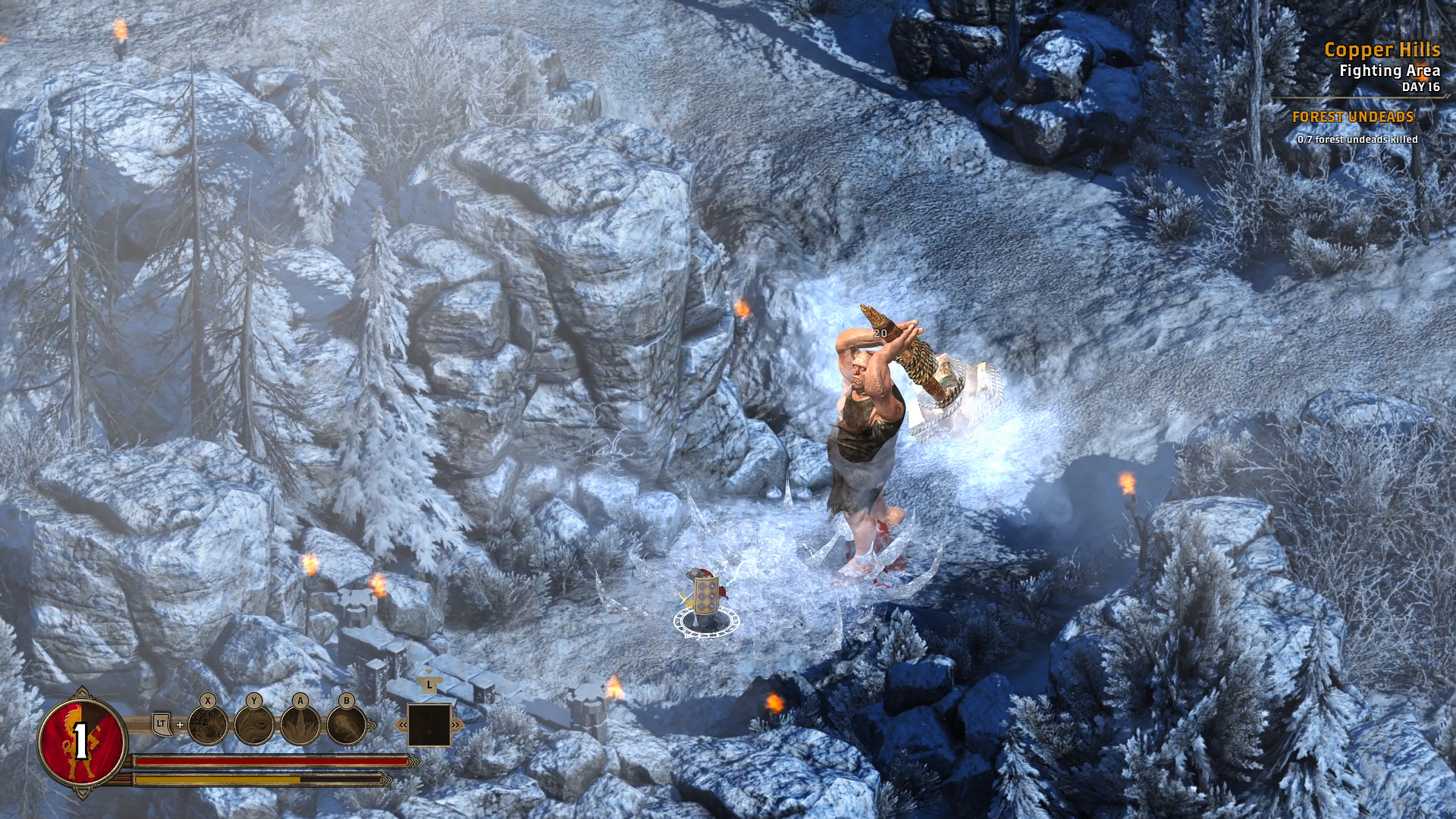
Task: Select the empty square item slot
Action: [x=429, y=725]
